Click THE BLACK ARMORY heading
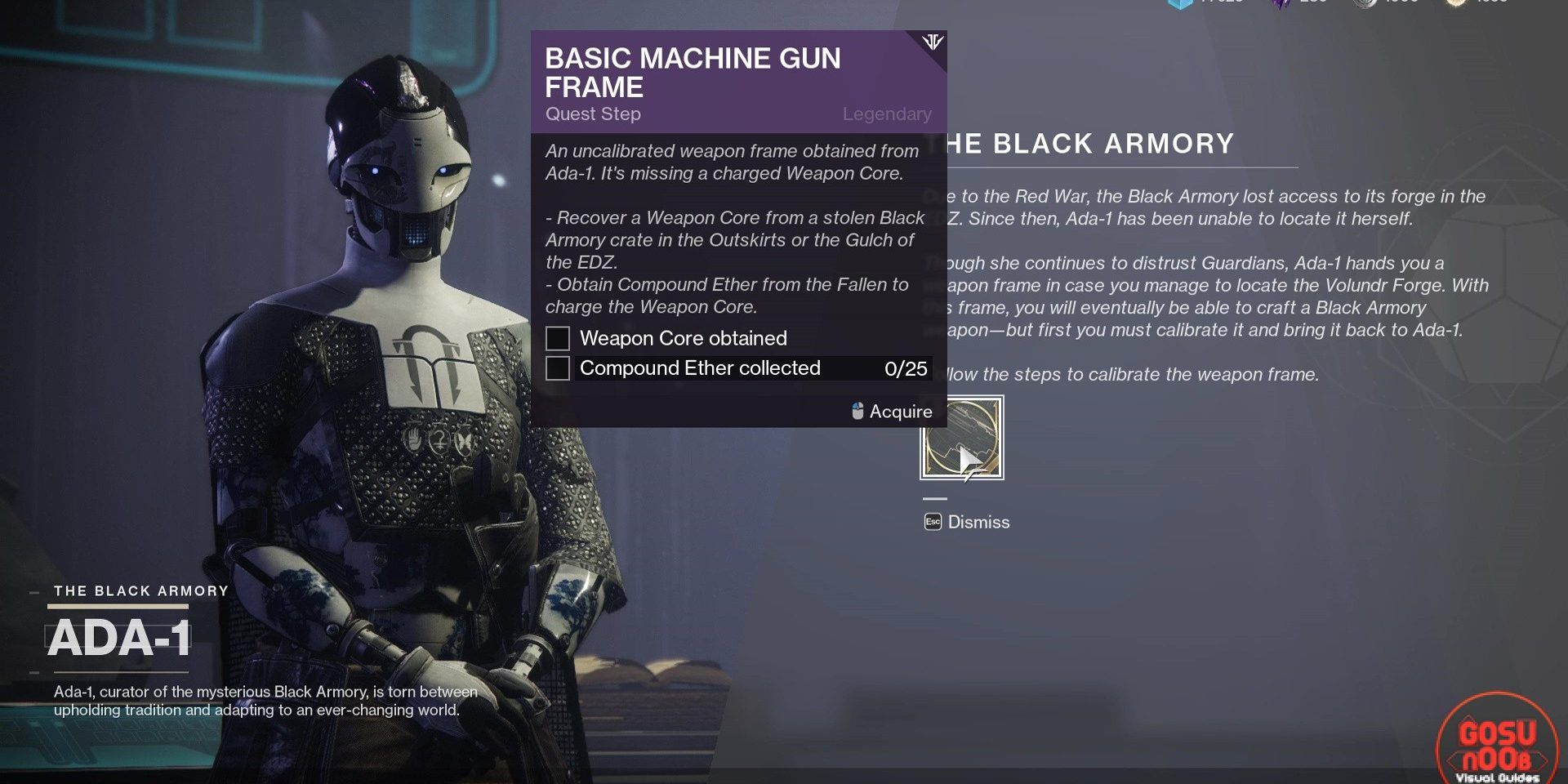This screenshot has width=1568, height=784. tap(1086, 144)
